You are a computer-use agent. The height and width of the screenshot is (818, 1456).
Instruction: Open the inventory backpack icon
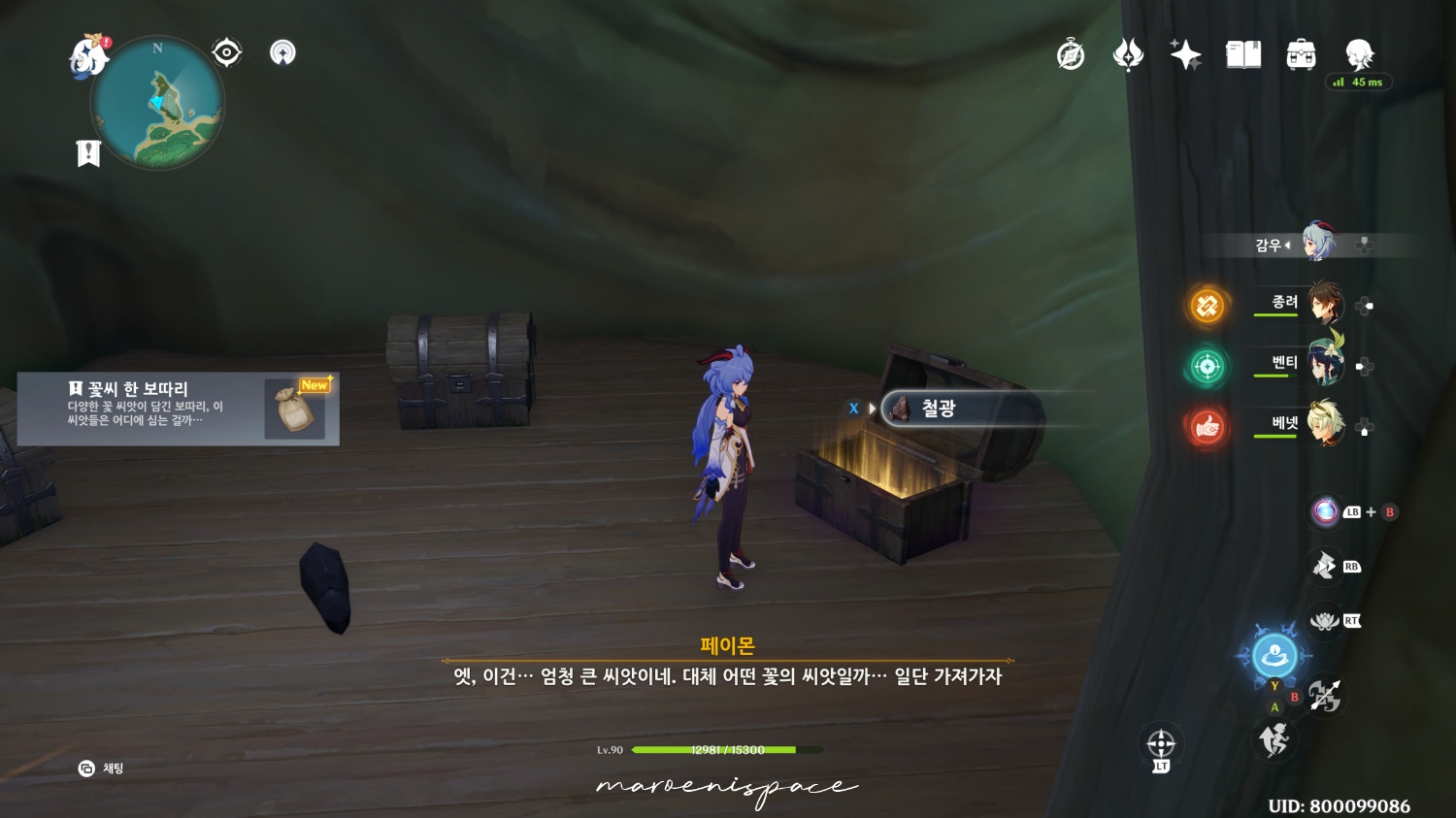point(1301,55)
